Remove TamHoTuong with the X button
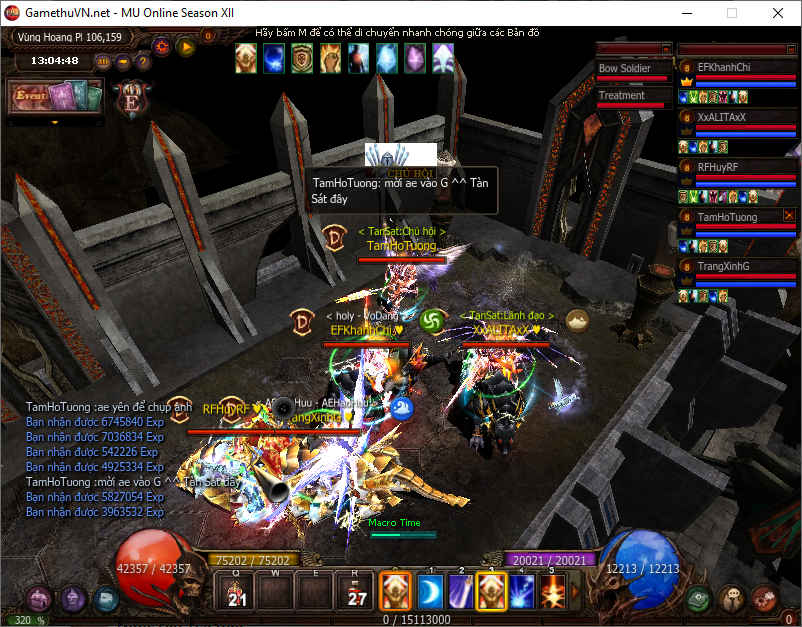This screenshot has width=802, height=627. pos(789,215)
